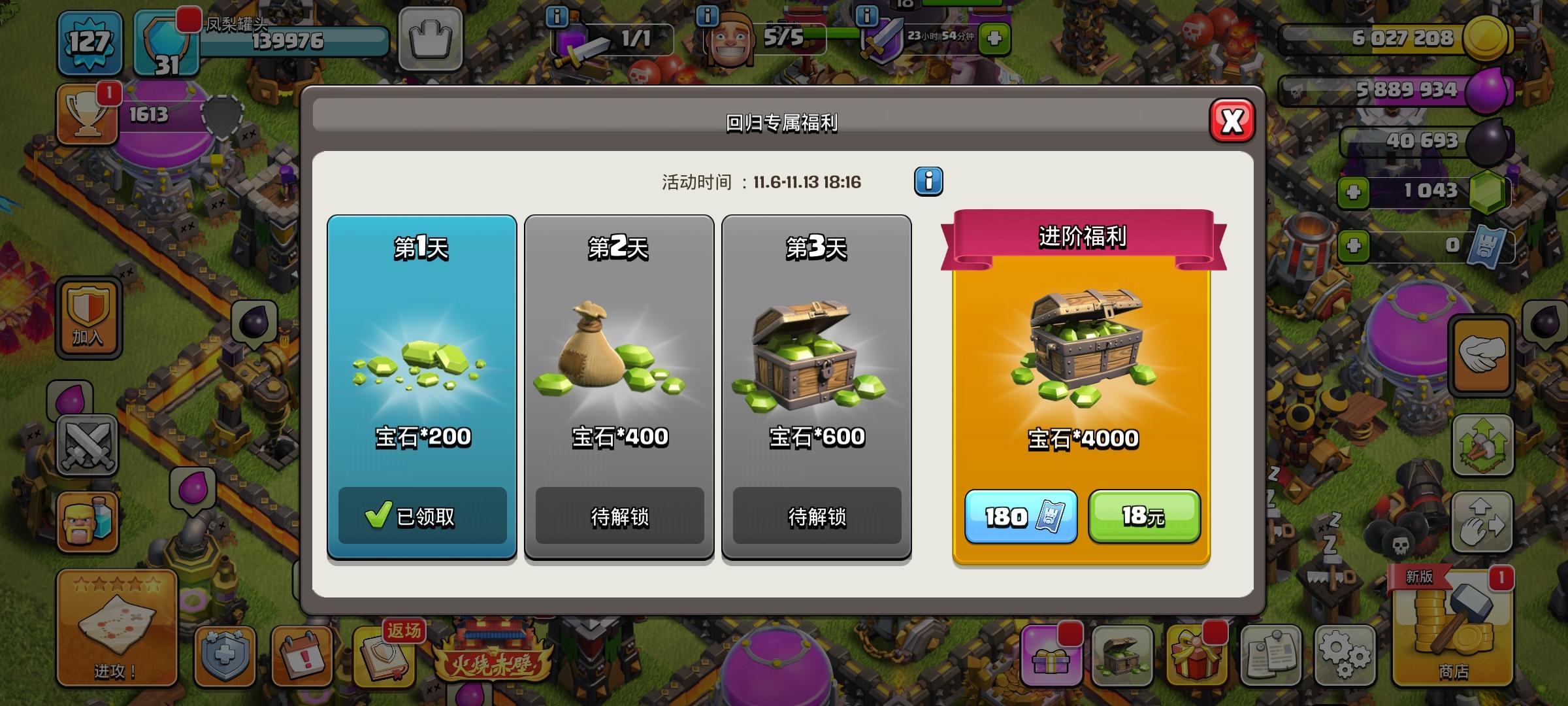Click 待解锁 on the 第2天 card
Viewport: 1568px width, 706px height.
[620, 516]
